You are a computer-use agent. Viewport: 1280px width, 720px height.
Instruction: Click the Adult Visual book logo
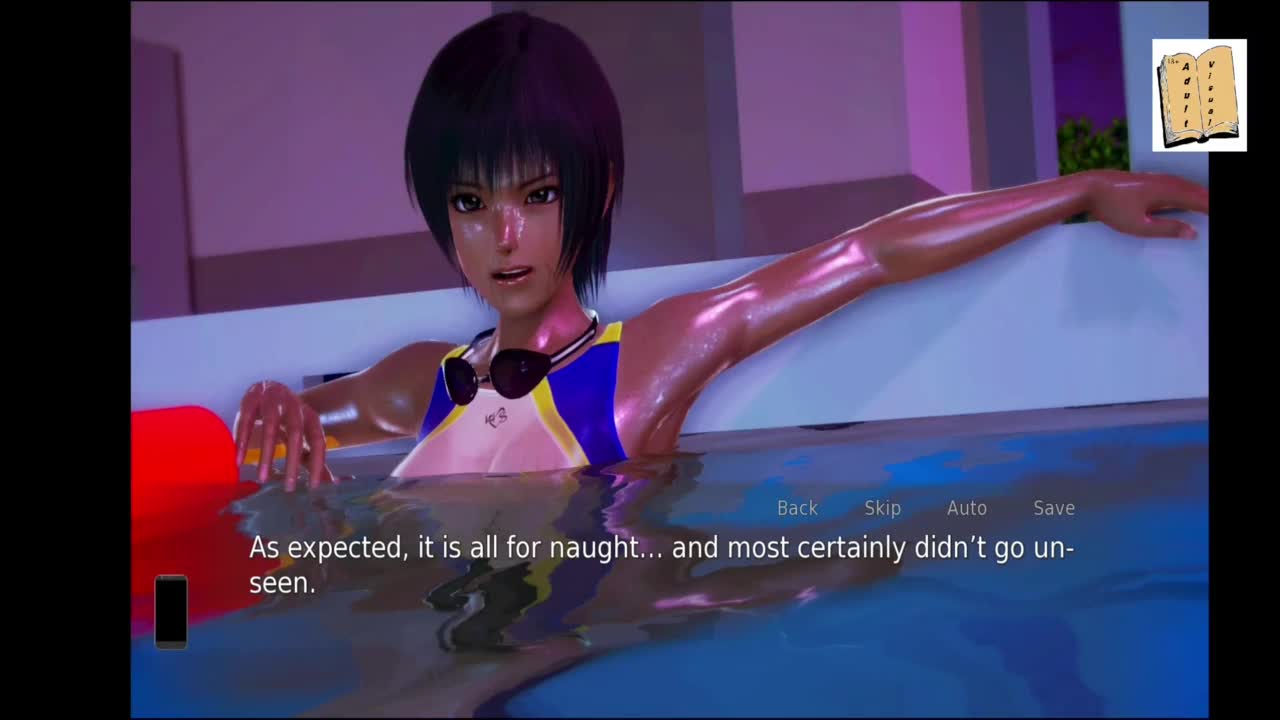(x=1198, y=96)
